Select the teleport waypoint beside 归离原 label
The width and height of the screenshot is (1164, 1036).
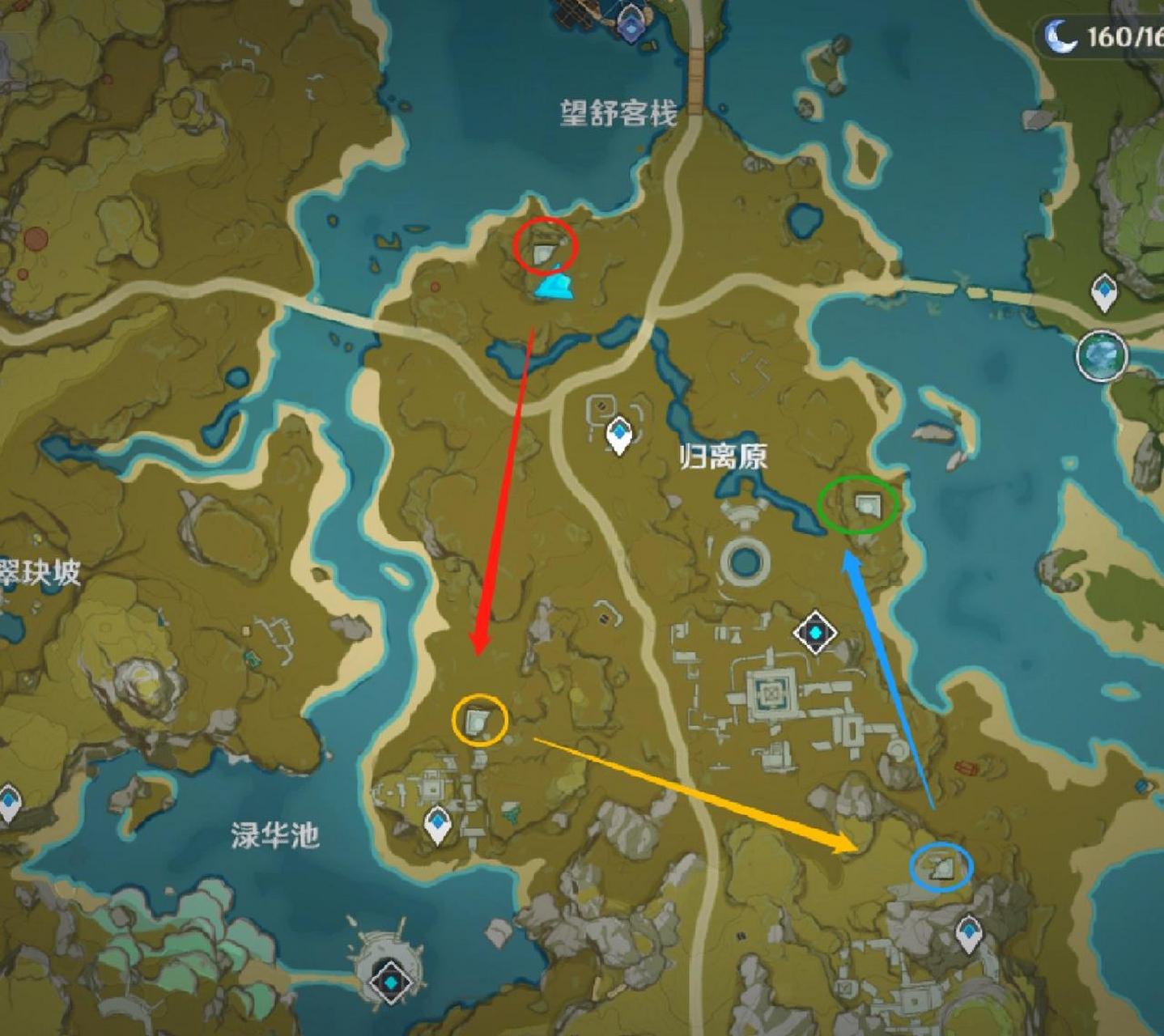(618, 435)
